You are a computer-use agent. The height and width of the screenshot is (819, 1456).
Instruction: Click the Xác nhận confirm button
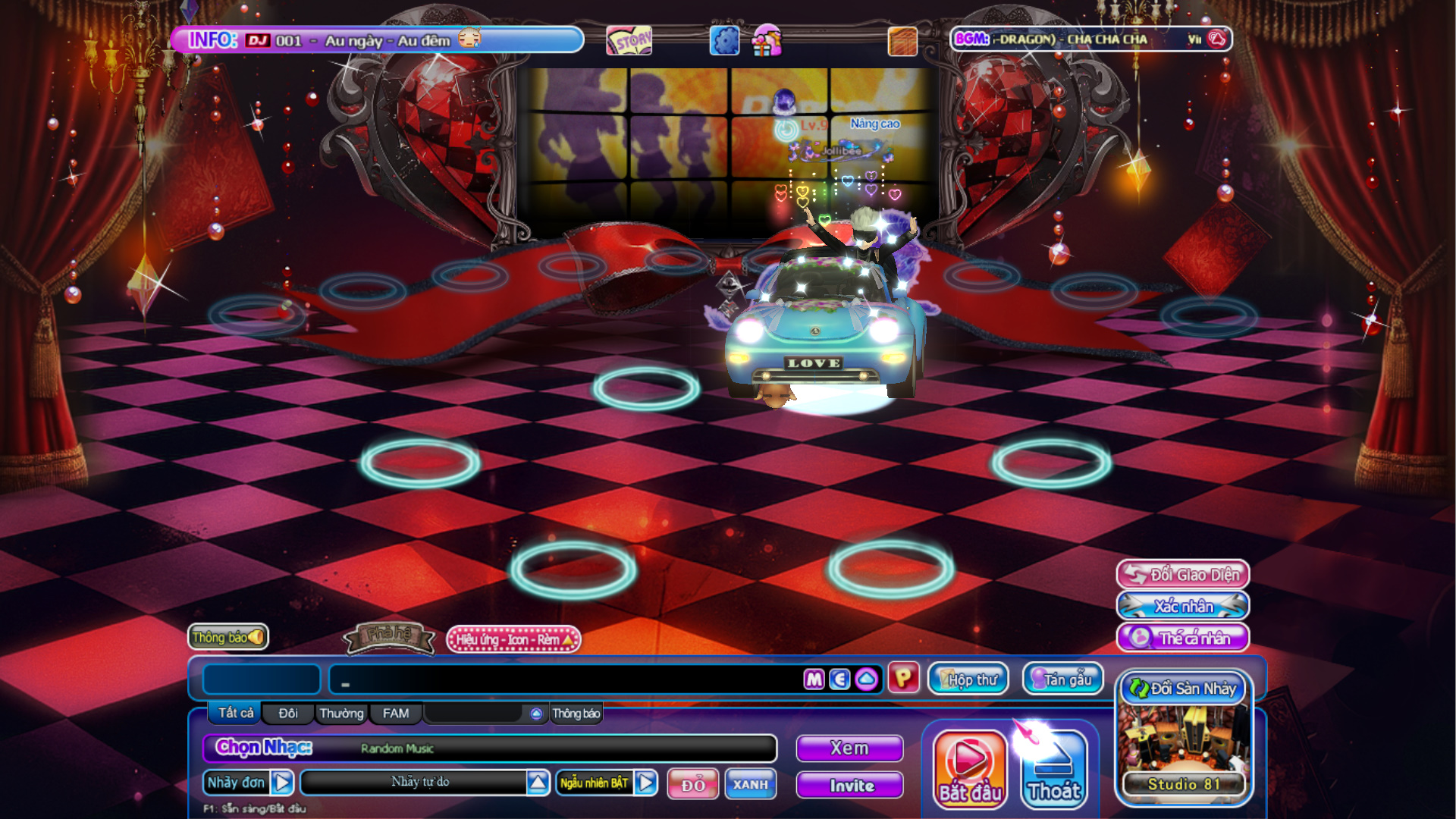tap(1183, 607)
